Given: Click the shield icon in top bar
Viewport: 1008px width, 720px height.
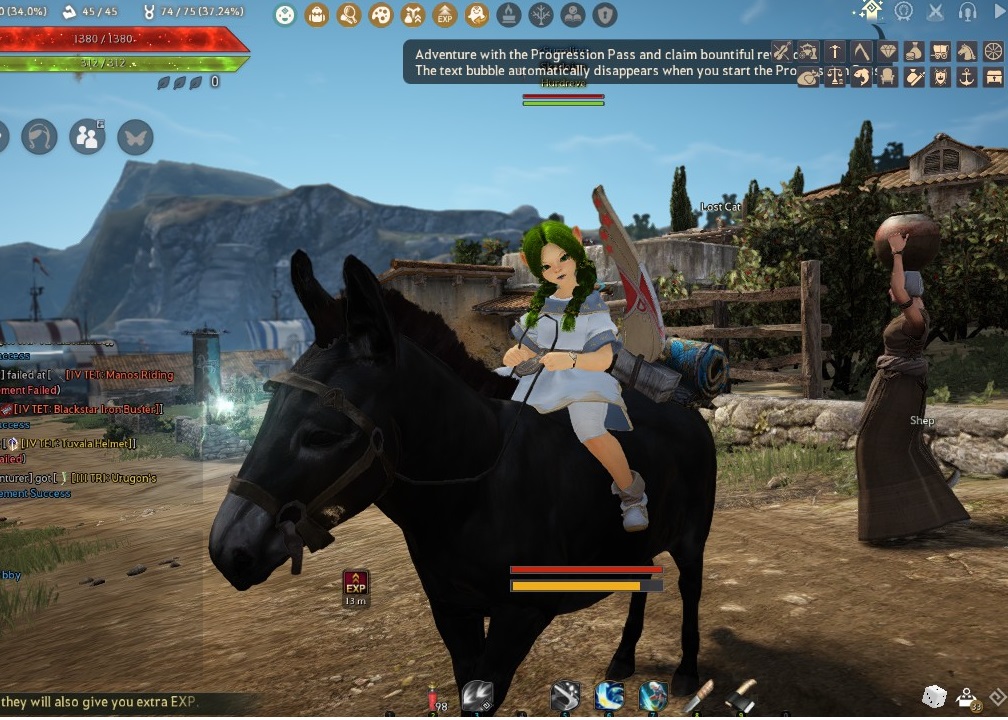Looking at the screenshot, I should 604,15.
